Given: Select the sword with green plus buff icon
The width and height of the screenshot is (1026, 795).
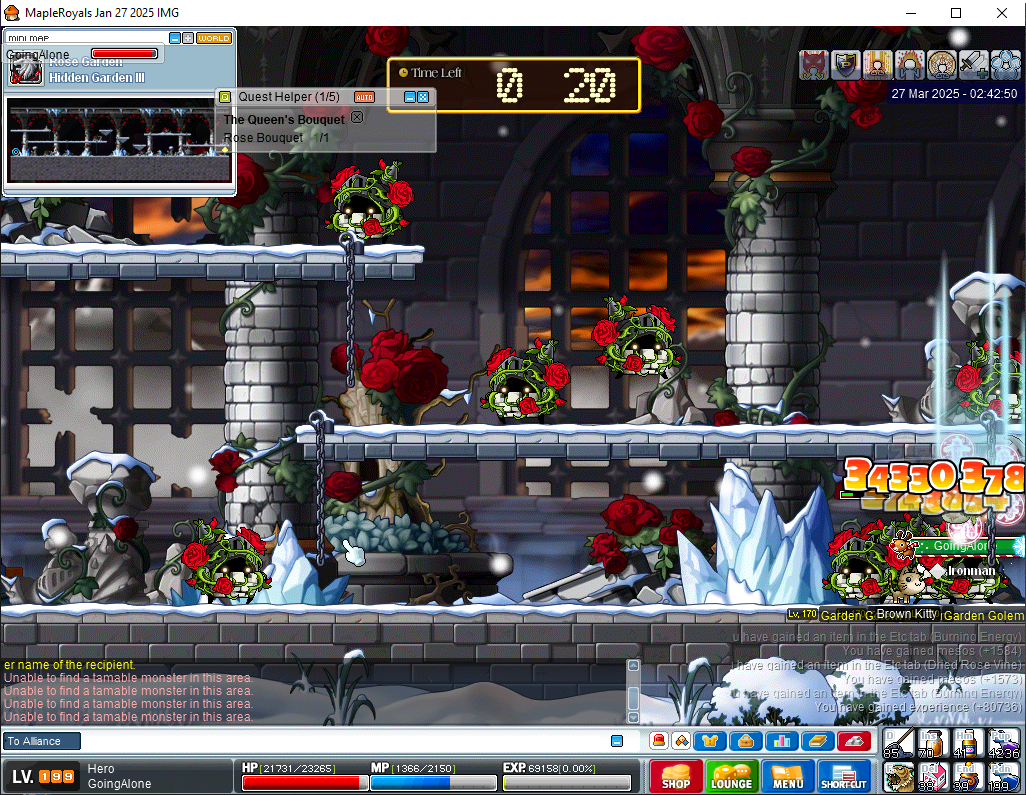Looking at the screenshot, I should 973,65.
